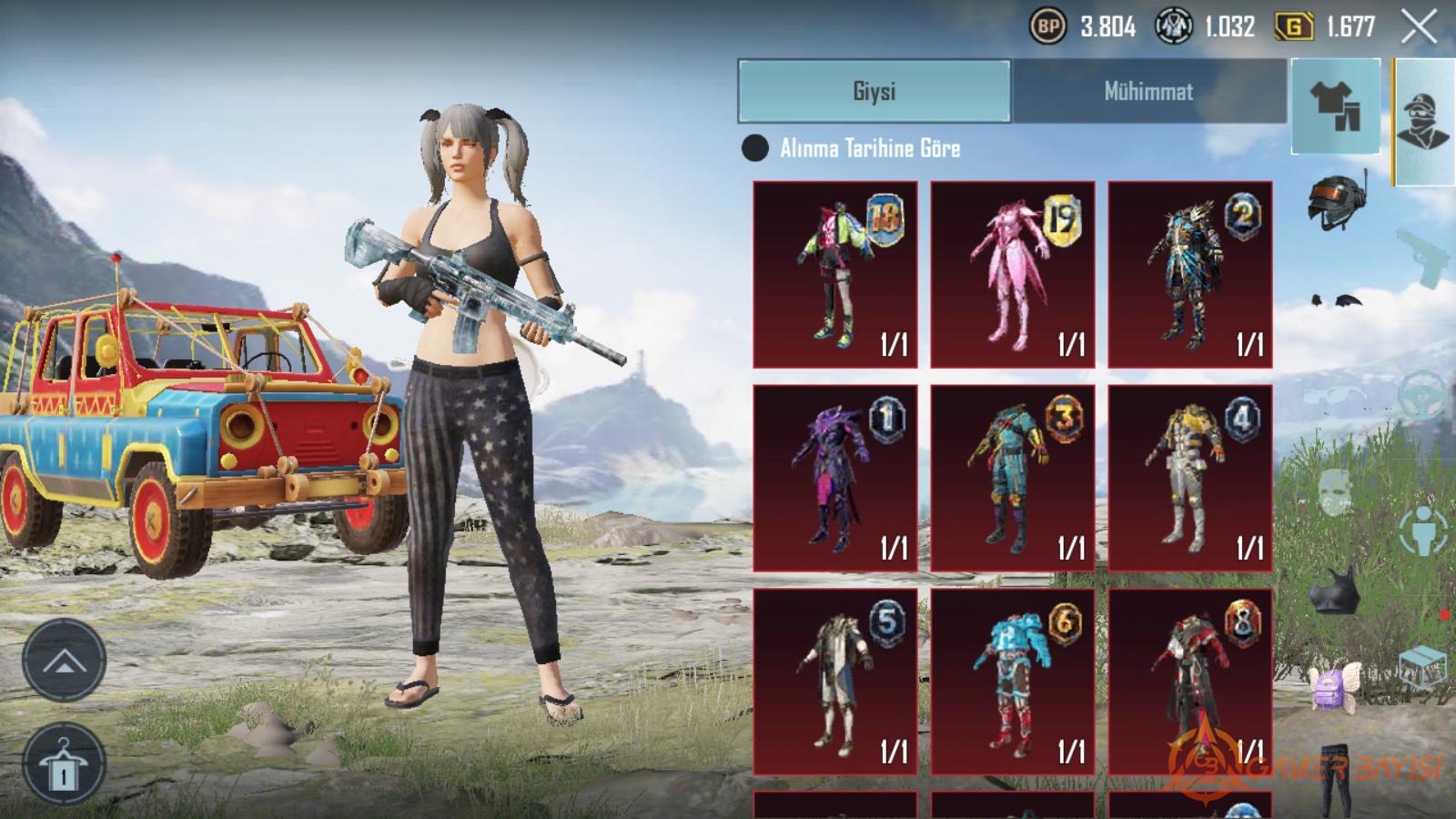Screen dimensions: 1456x819
Task: Select the teal outfit with badge 3
Action: (1012, 478)
